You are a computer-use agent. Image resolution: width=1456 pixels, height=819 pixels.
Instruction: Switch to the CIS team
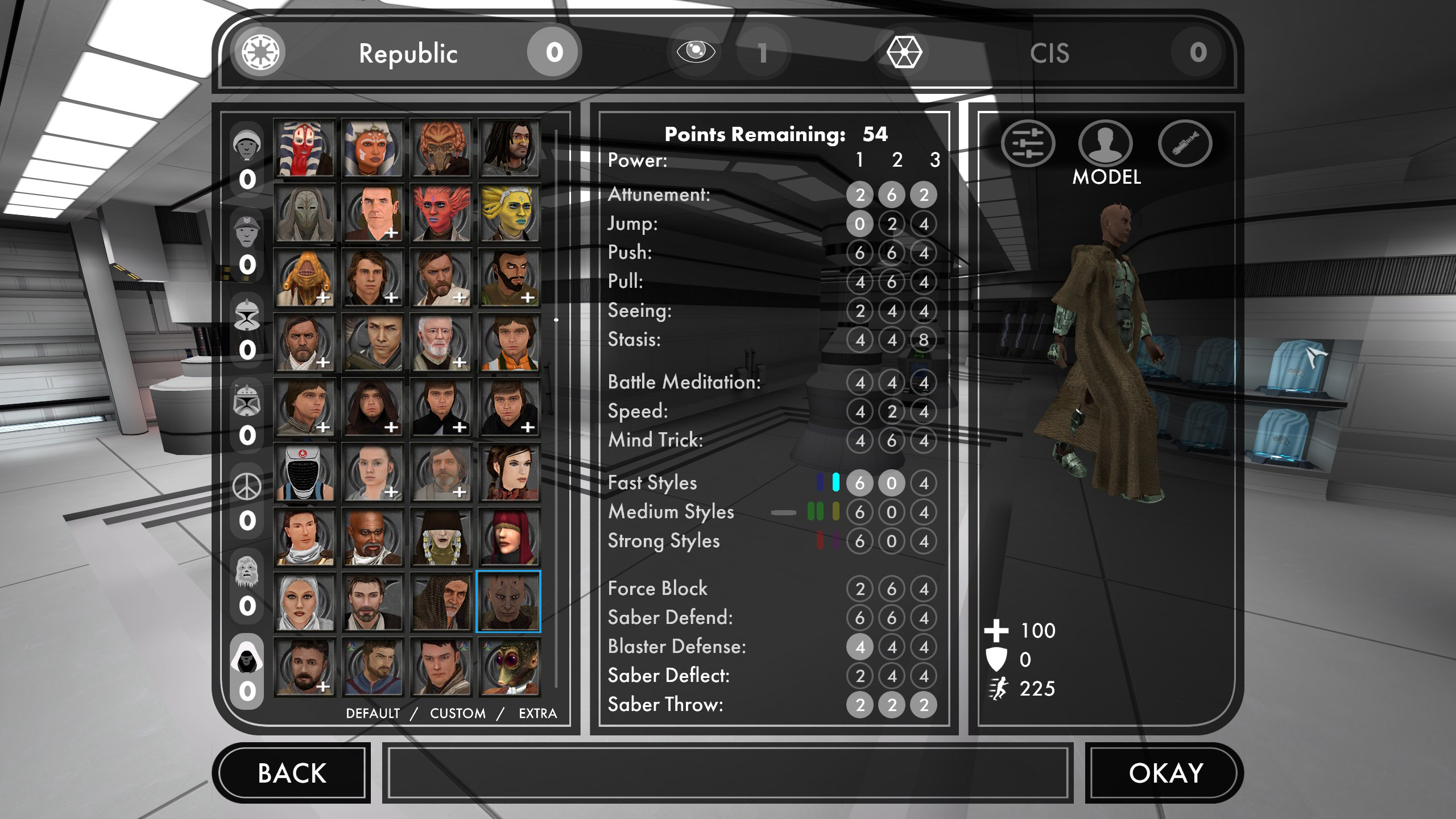(x=1049, y=53)
